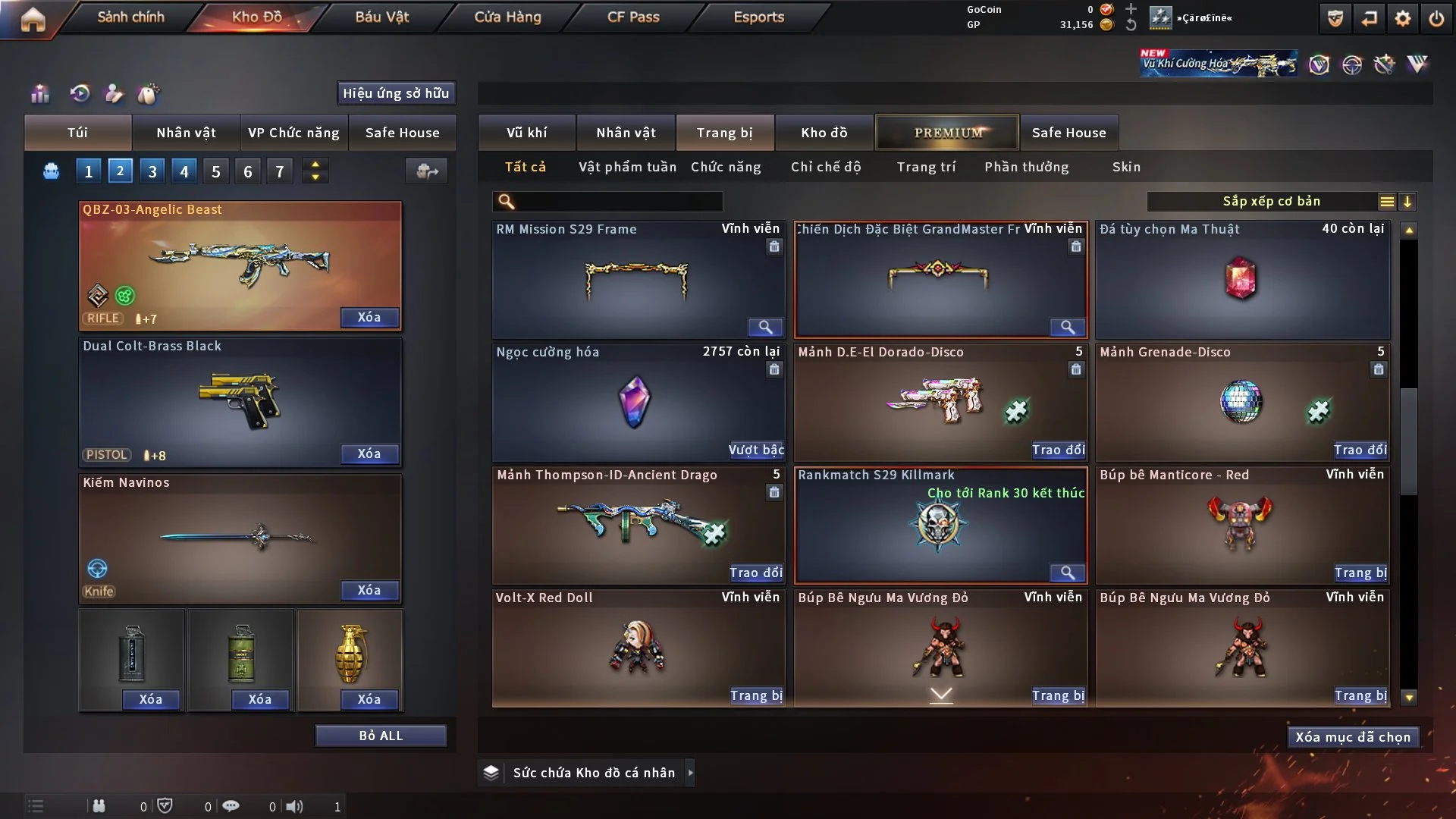Image resolution: width=1456 pixels, height=819 pixels.
Task: Click Bỏ ALL to unequip everything
Action: [381, 736]
